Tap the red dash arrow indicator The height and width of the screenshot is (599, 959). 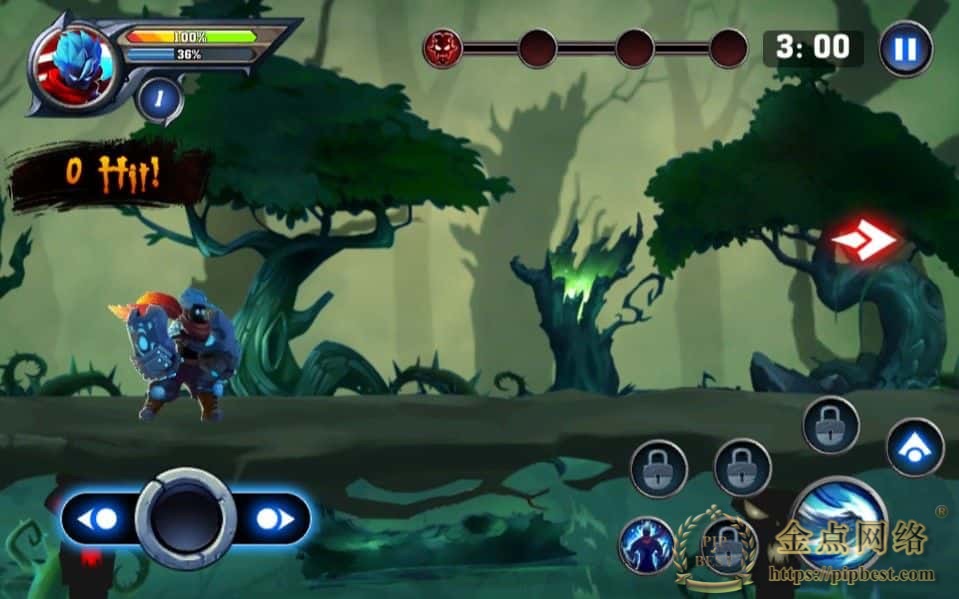864,239
